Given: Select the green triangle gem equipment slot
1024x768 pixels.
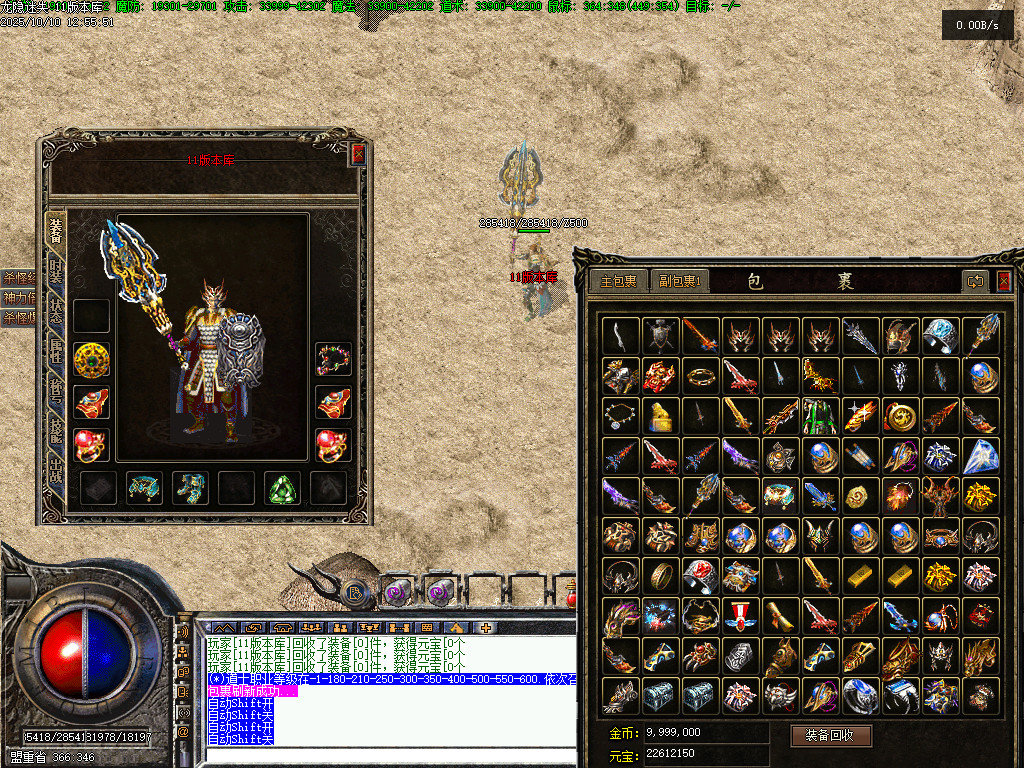Looking at the screenshot, I should click(282, 488).
